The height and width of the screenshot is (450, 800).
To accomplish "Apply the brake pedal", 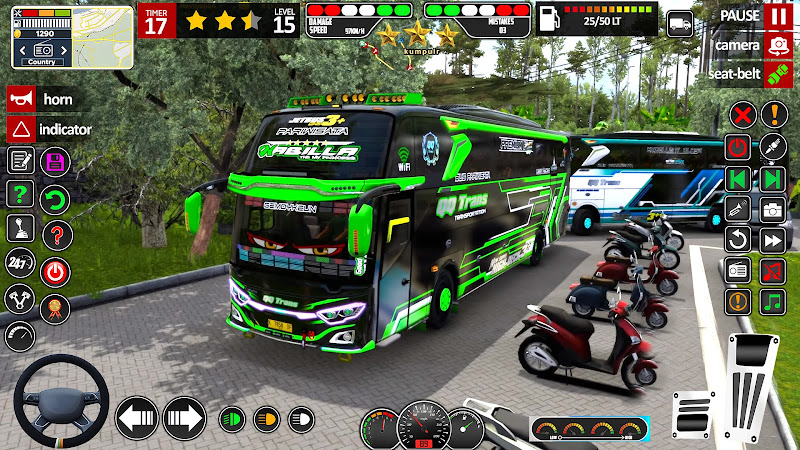I will pos(692,412).
